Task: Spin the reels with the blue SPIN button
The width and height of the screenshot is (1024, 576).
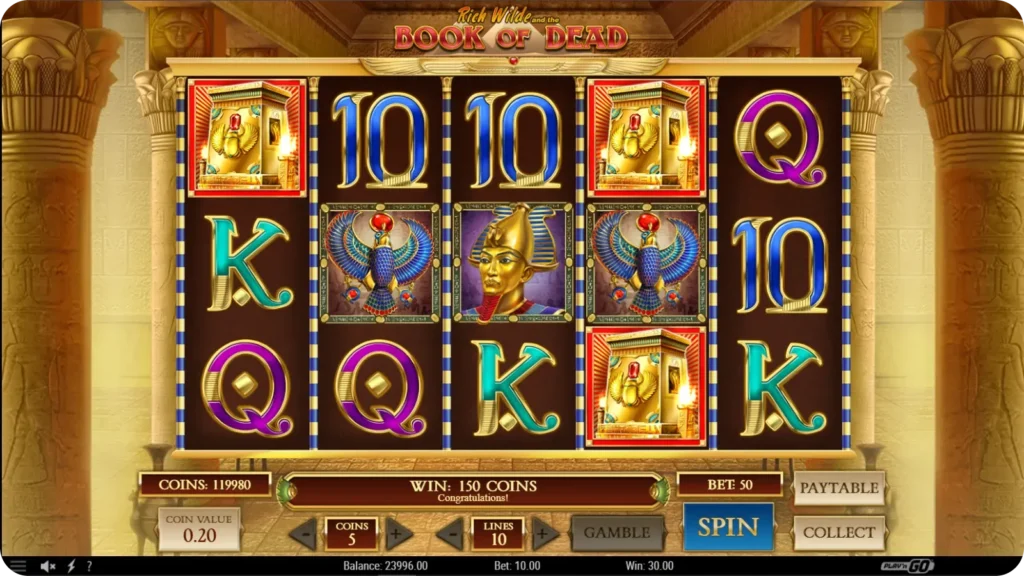Action: coord(728,527)
